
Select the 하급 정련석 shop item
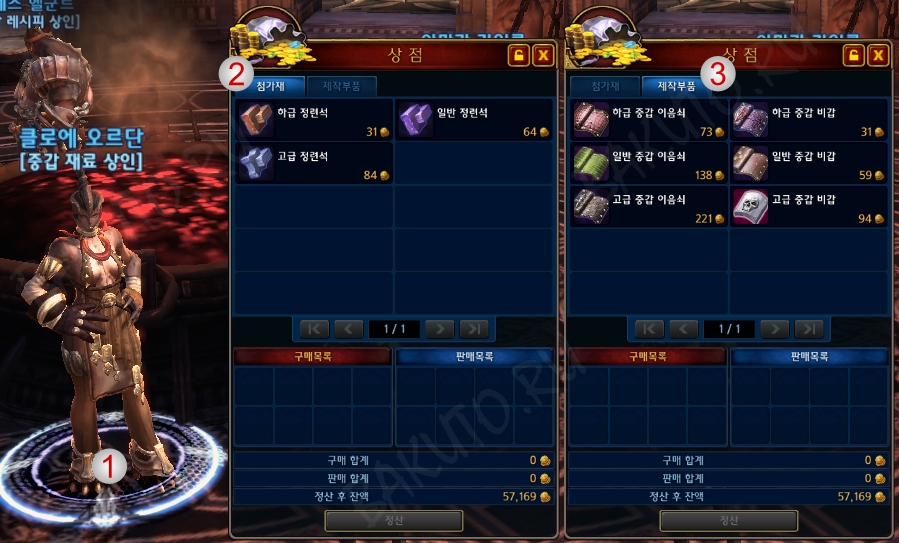pyautogui.click(x=314, y=119)
